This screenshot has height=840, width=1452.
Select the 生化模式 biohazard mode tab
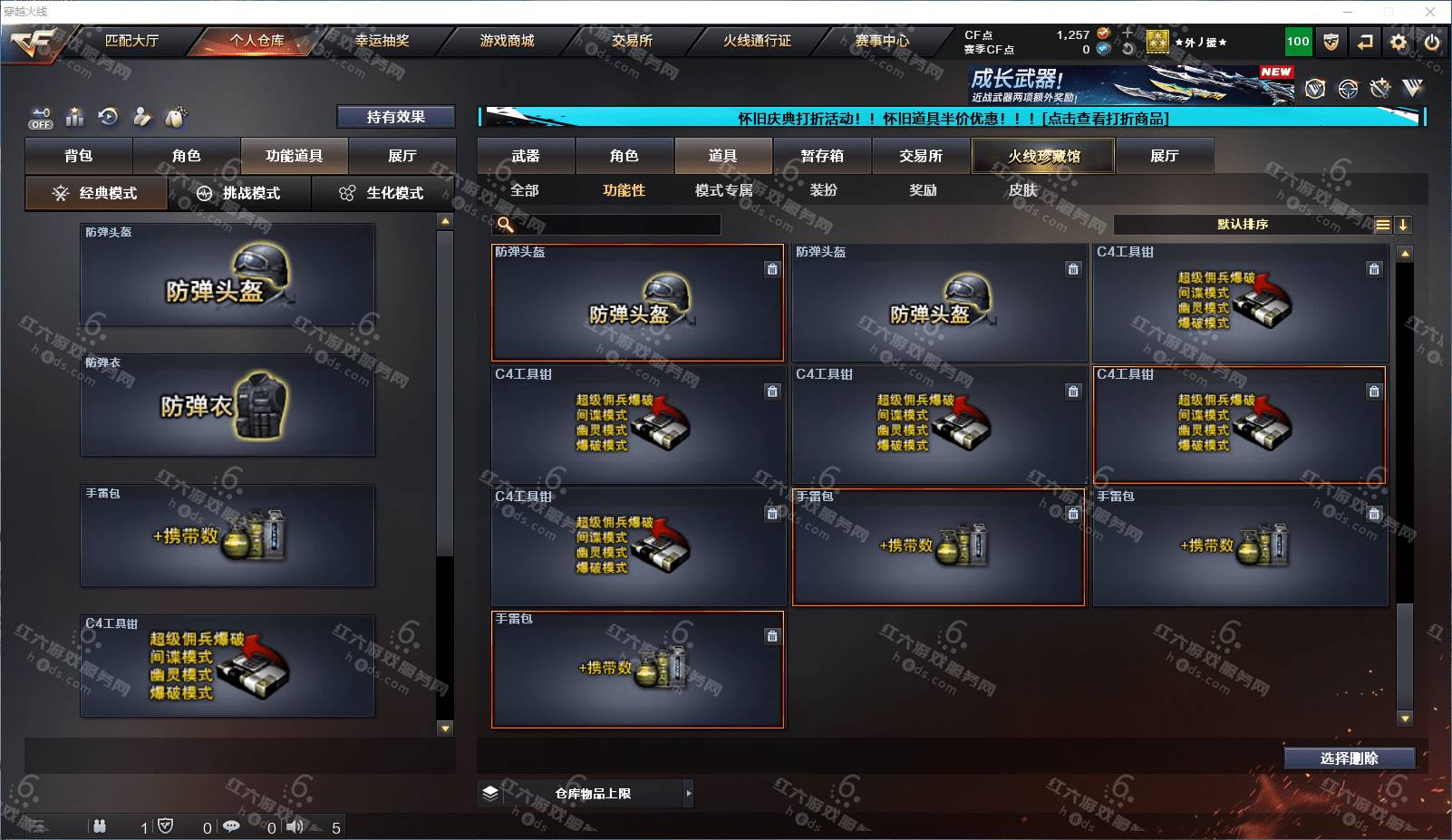click(x=382, y=193)
